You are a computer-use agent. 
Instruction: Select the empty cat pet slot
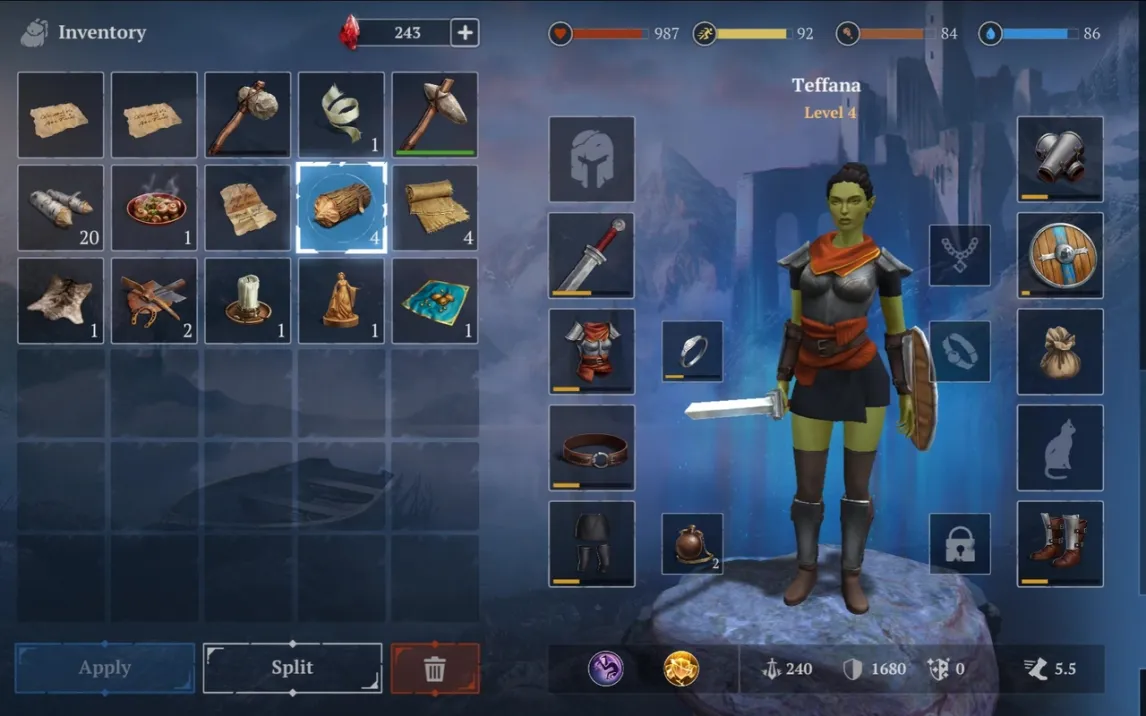pos(1060,447)
